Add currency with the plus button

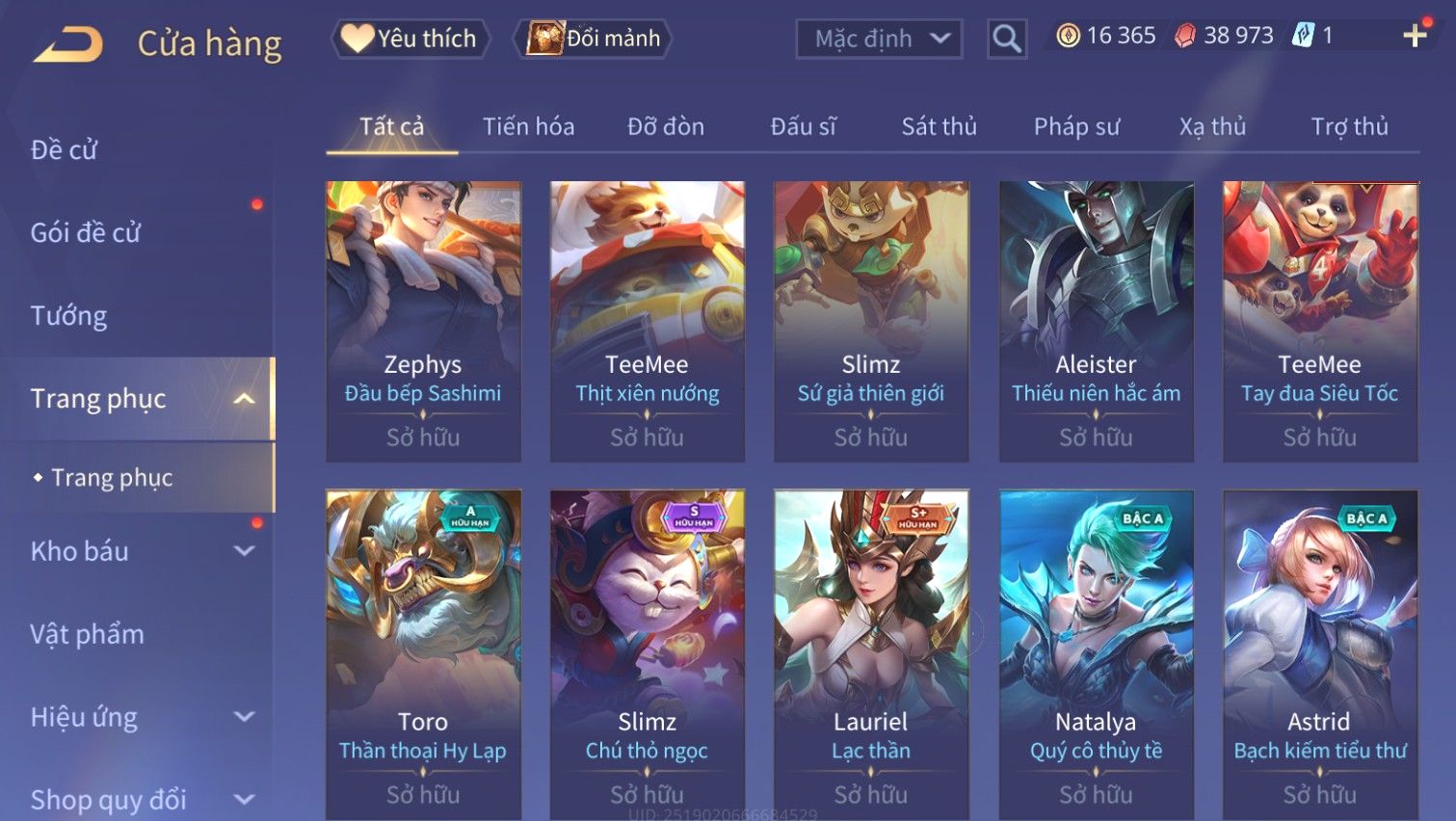(x=1415, y=36)
